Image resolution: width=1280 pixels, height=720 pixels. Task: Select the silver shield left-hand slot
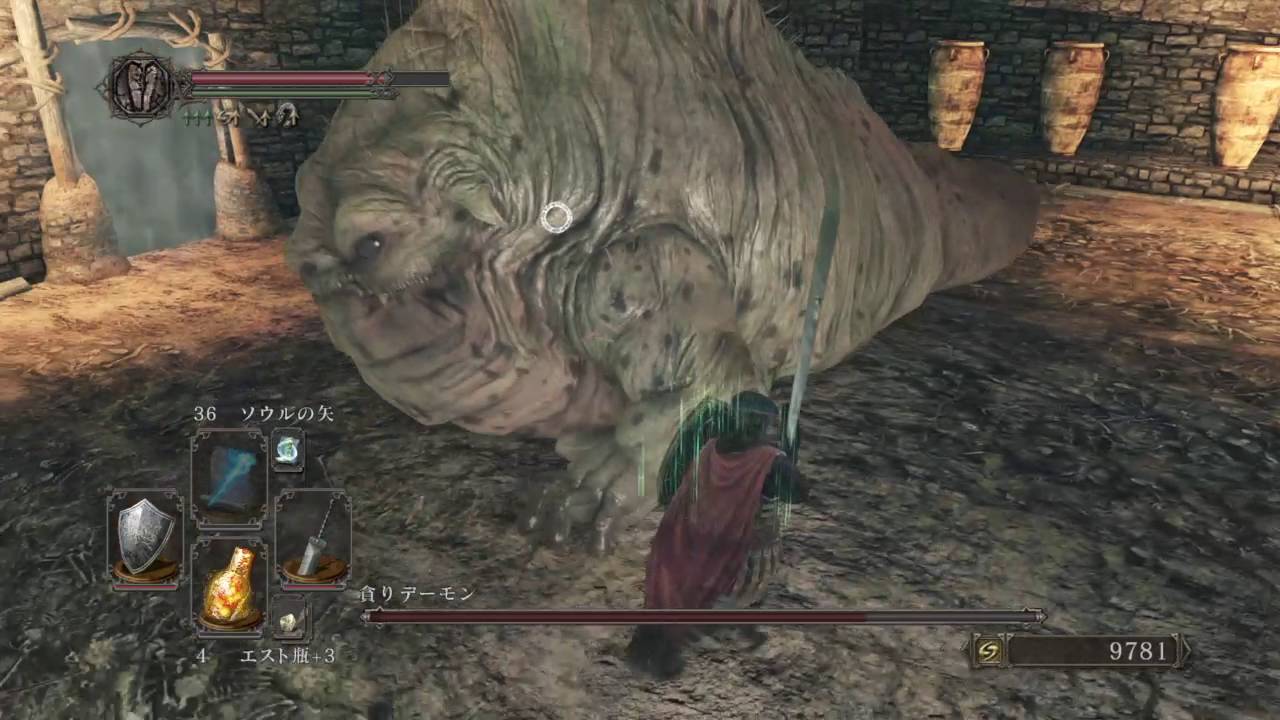point(145,536)
